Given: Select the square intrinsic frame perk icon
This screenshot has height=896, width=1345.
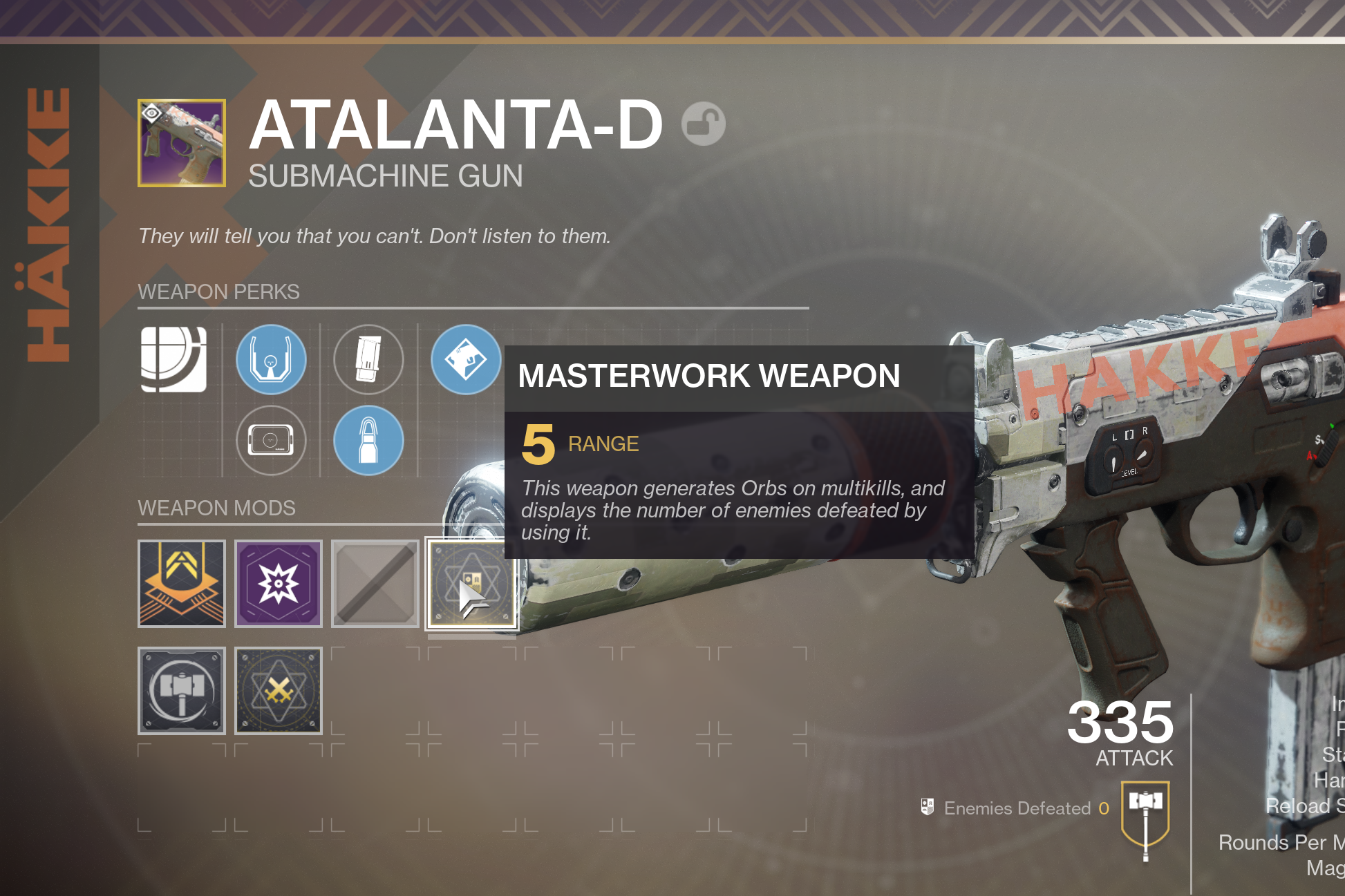Looking at the screenshot, I should click(173, 359).
